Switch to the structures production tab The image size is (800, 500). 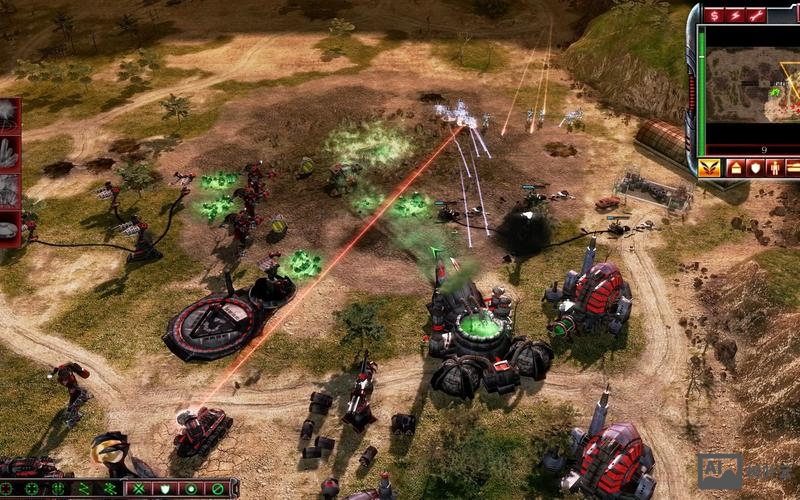(736, 167)
